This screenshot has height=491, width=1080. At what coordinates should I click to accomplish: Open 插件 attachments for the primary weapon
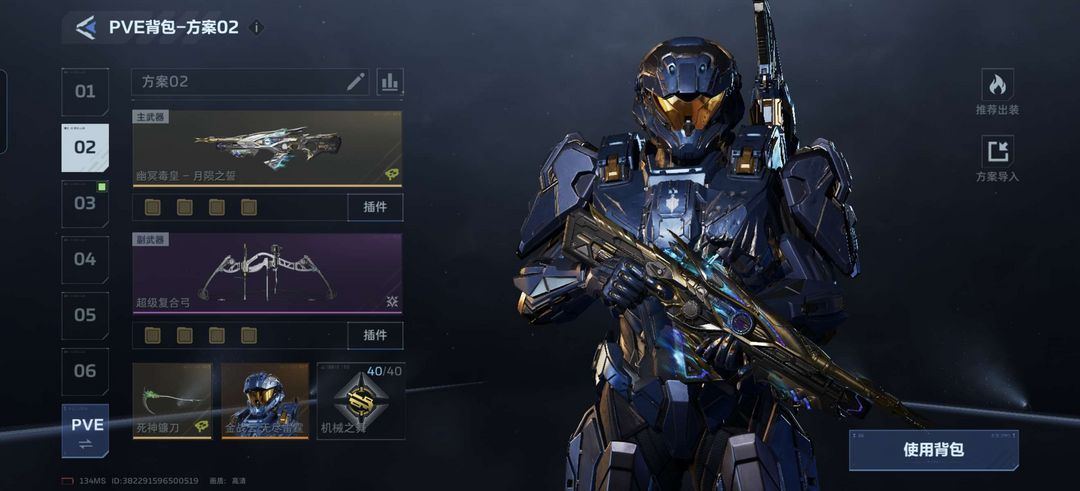[375, 207]
